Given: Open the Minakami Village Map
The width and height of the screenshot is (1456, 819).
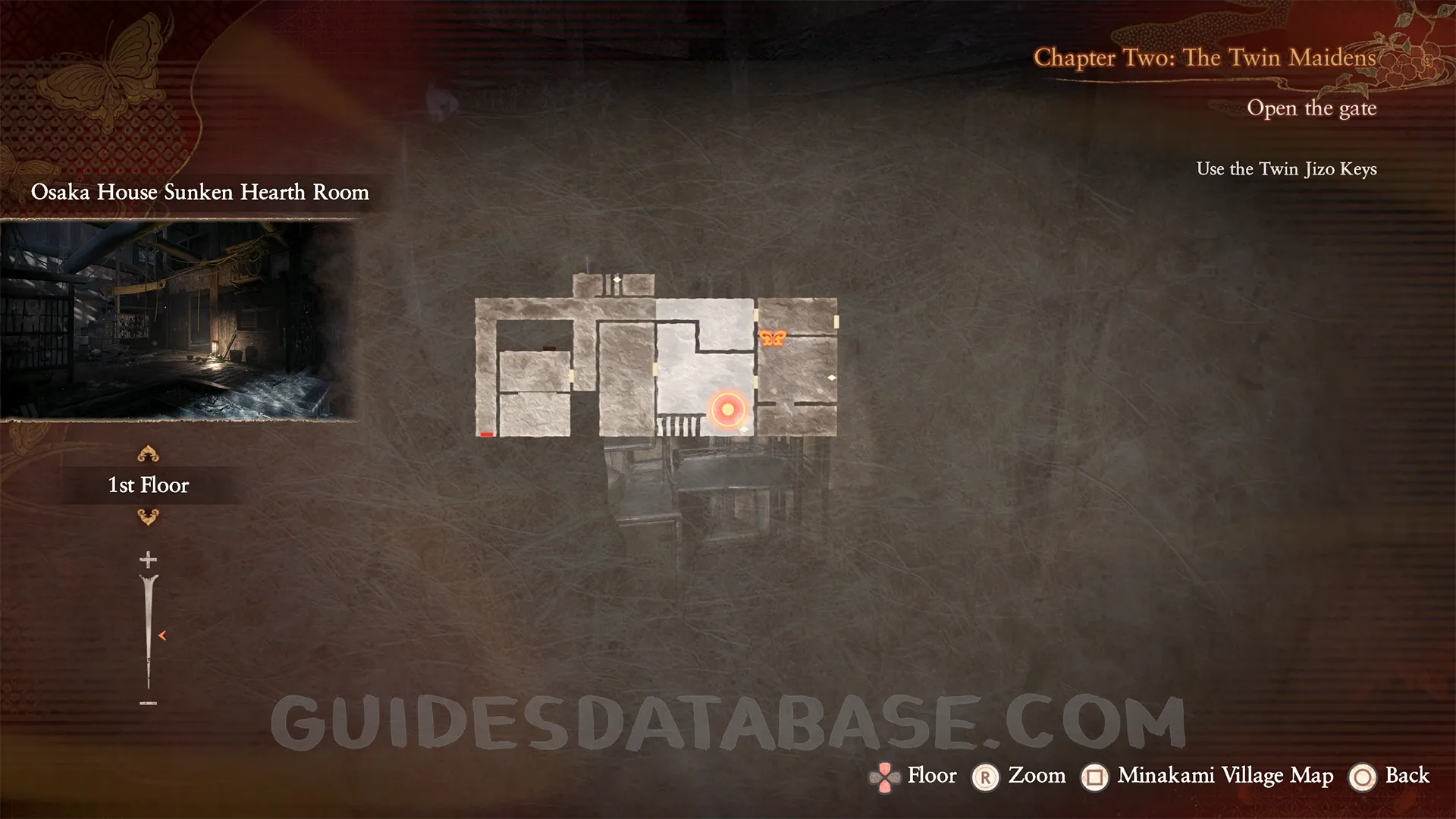Looking at the screenshot, I should click(x=1225, y=776).
